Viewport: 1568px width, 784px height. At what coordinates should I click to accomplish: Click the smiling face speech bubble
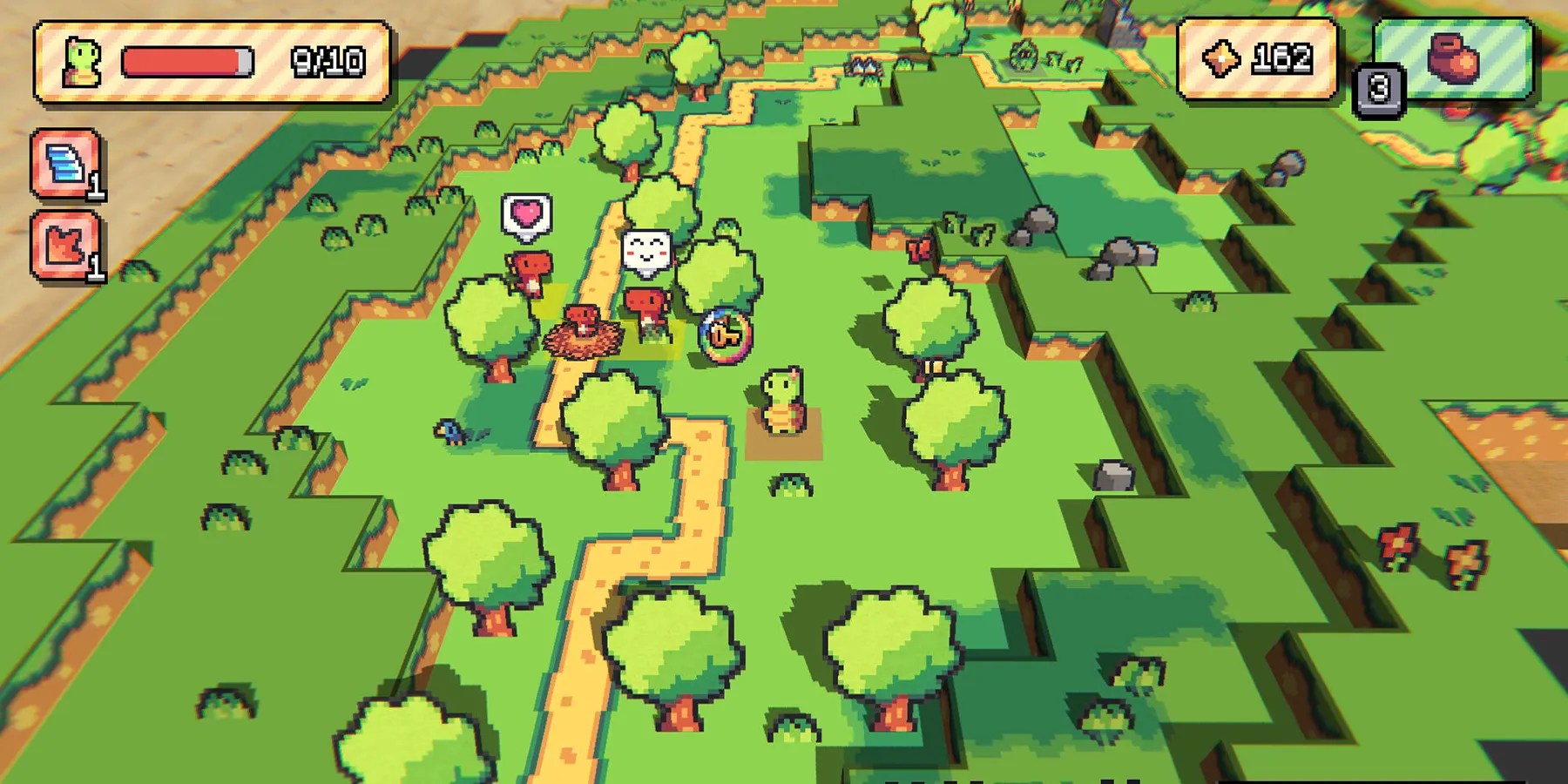pos(645,247)
